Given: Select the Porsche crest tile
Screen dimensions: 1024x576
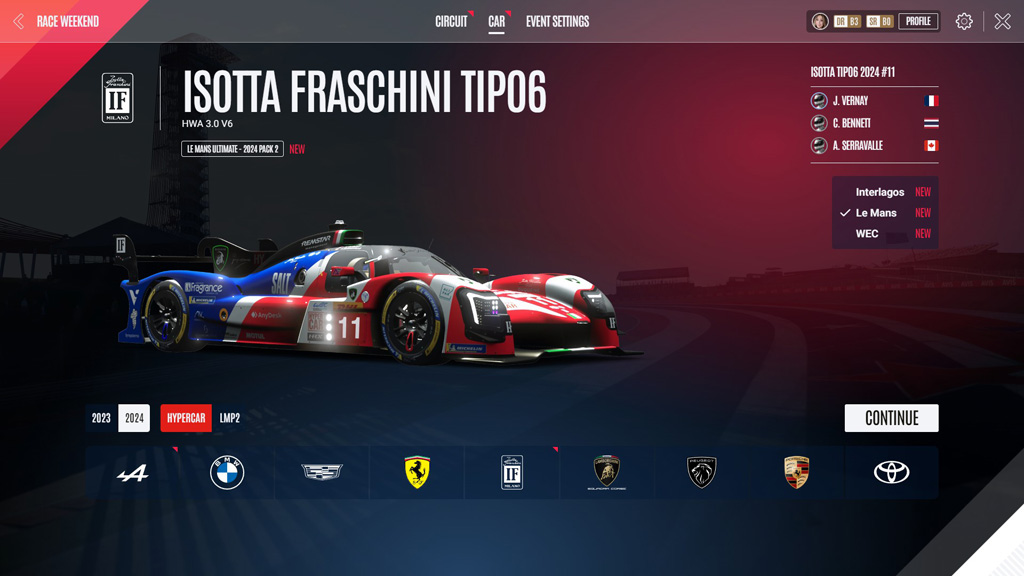Looking at the screenshot, I should tap(796, 473).
